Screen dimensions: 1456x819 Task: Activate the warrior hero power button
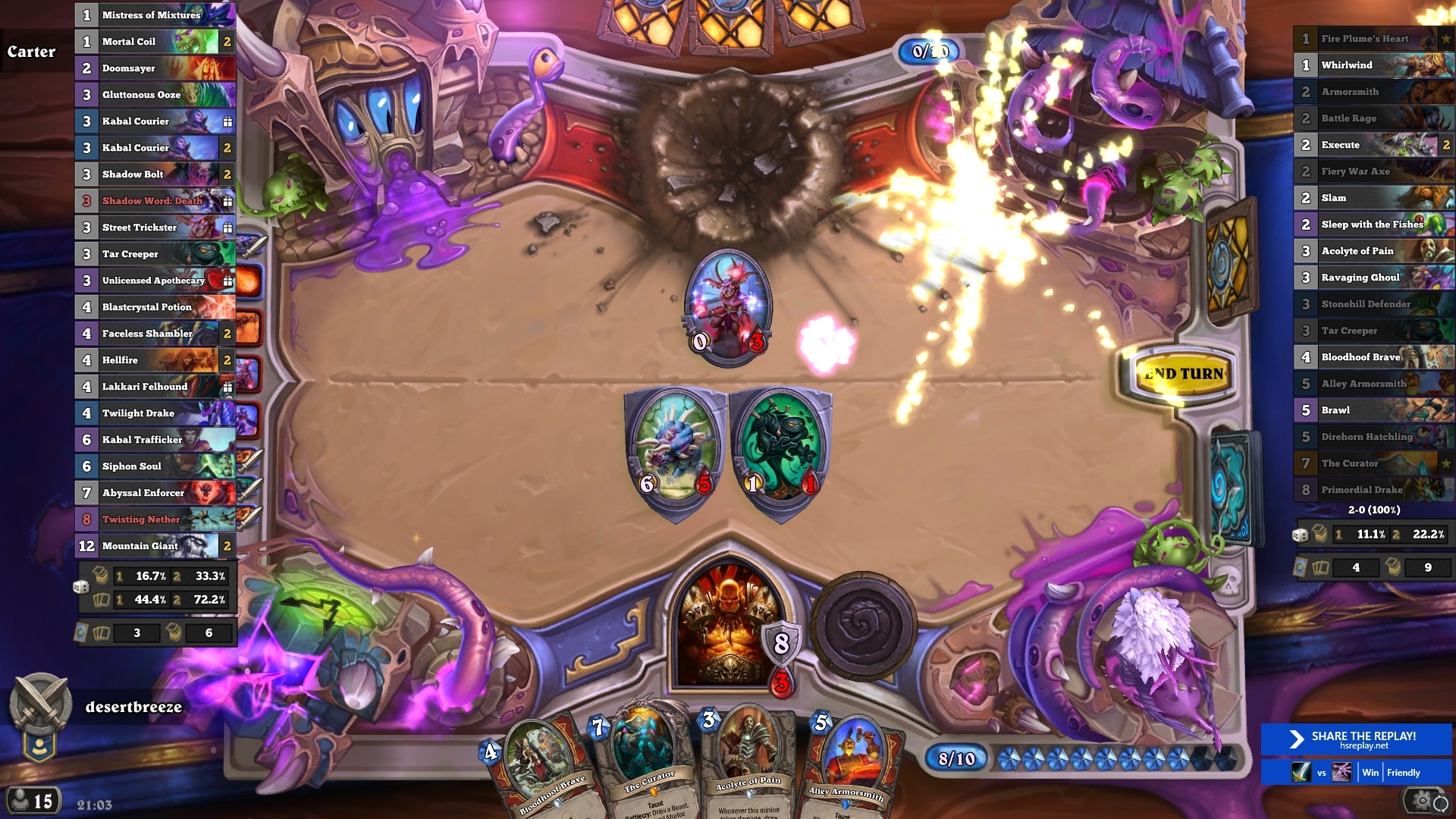(x=863, y=625)
